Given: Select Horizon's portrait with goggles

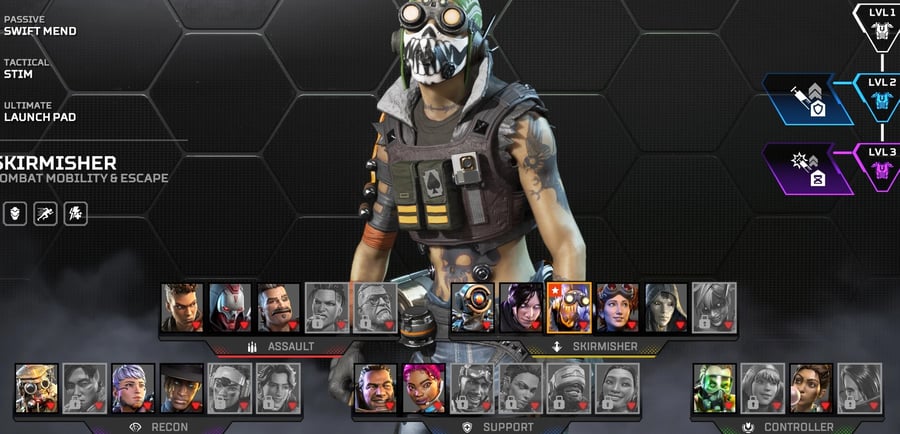Looking at the screenshot, I should [617, 306].
